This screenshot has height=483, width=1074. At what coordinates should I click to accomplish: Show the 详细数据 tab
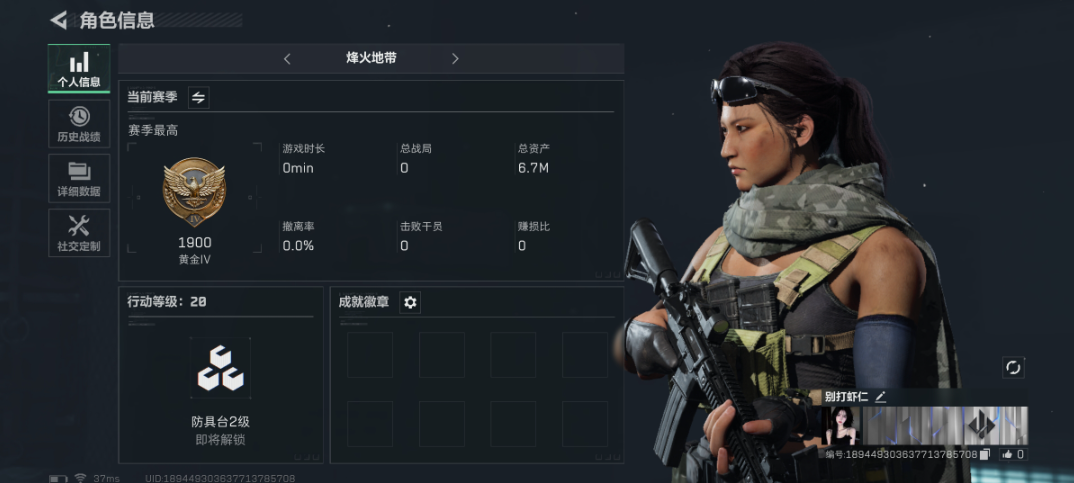[x=79, y=178]
